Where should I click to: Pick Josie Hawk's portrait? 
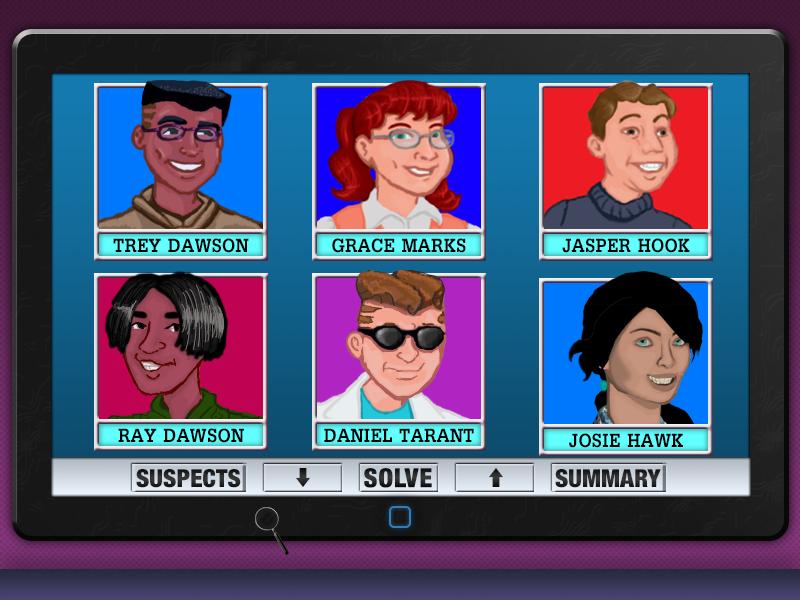625,352
